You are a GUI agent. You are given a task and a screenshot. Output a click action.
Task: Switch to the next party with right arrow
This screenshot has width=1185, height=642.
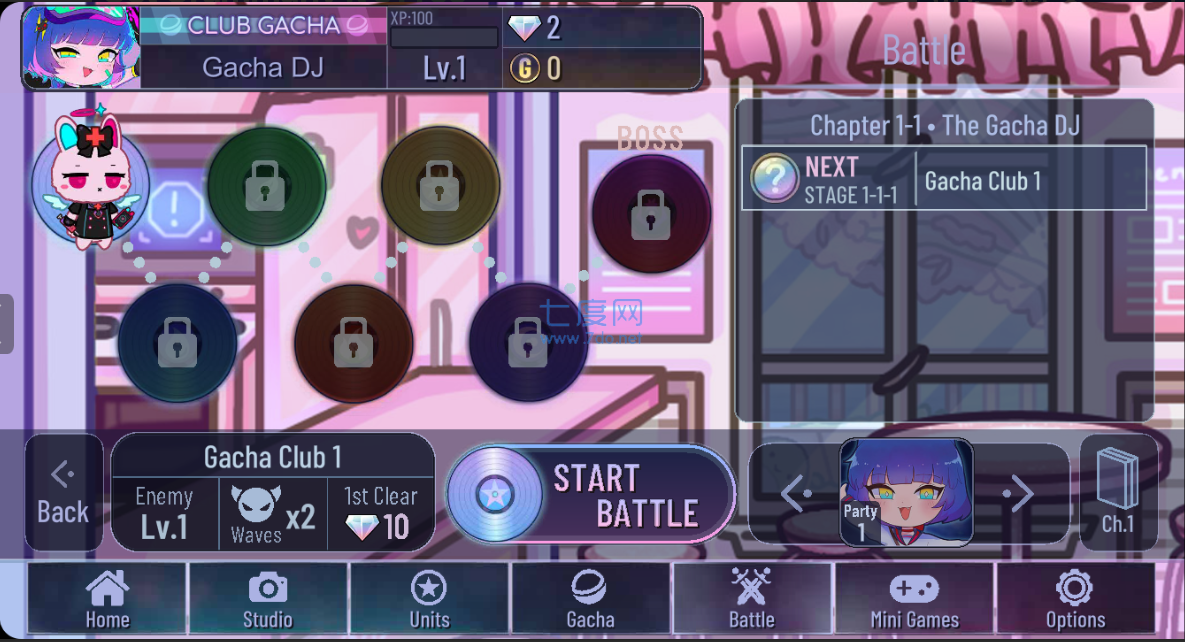[x=1018, y=493]
